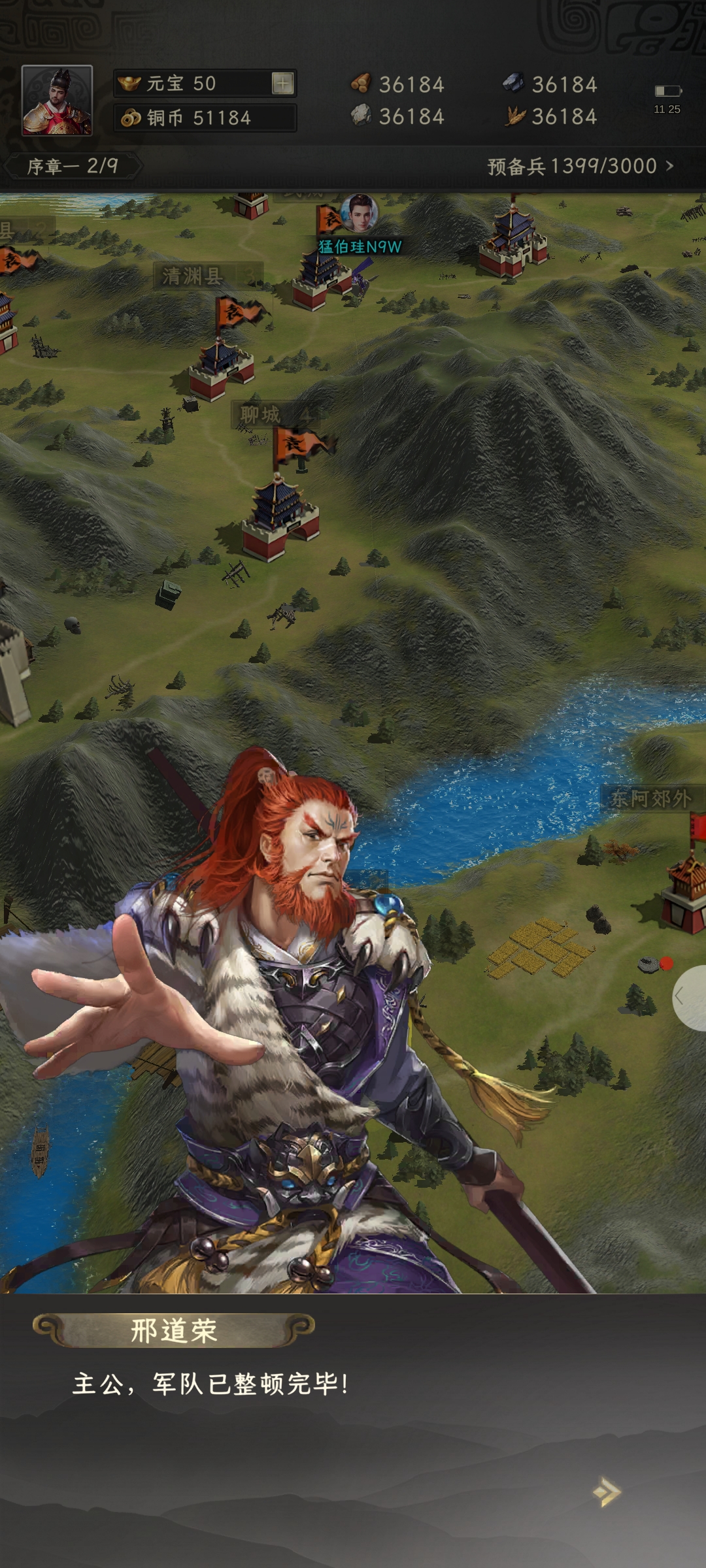Add more 元宝 with the plus button

click(283, 83)
